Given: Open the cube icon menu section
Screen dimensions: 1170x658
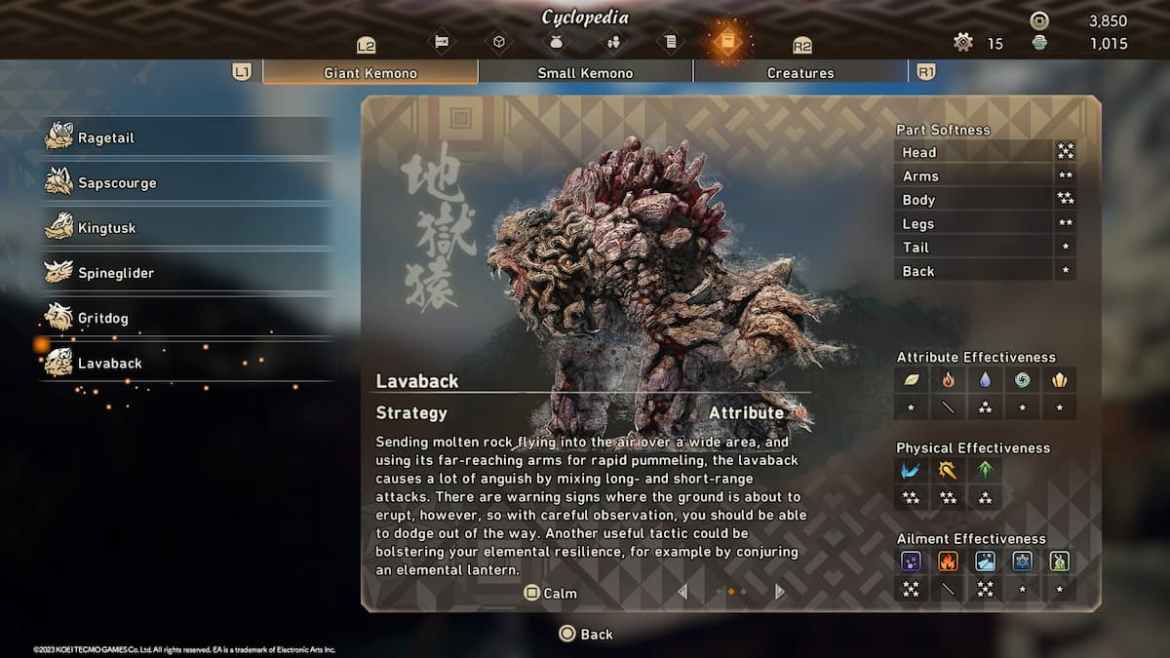Looking at the screenshot, I should (x=499, y=42).
